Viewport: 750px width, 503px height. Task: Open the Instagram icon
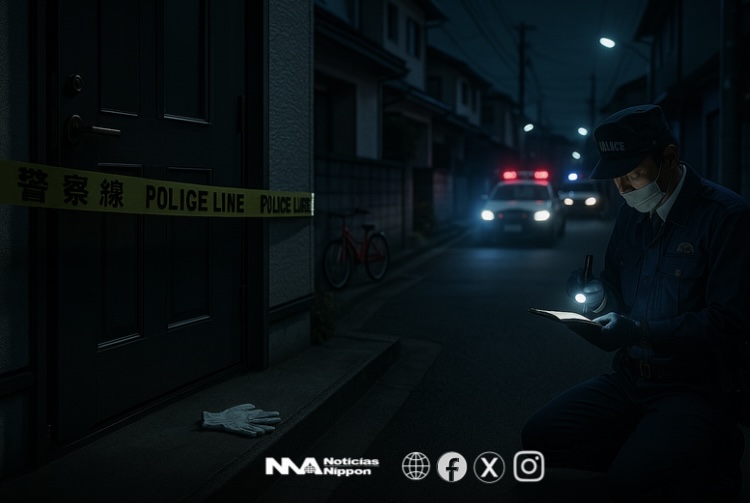(529, 466)
